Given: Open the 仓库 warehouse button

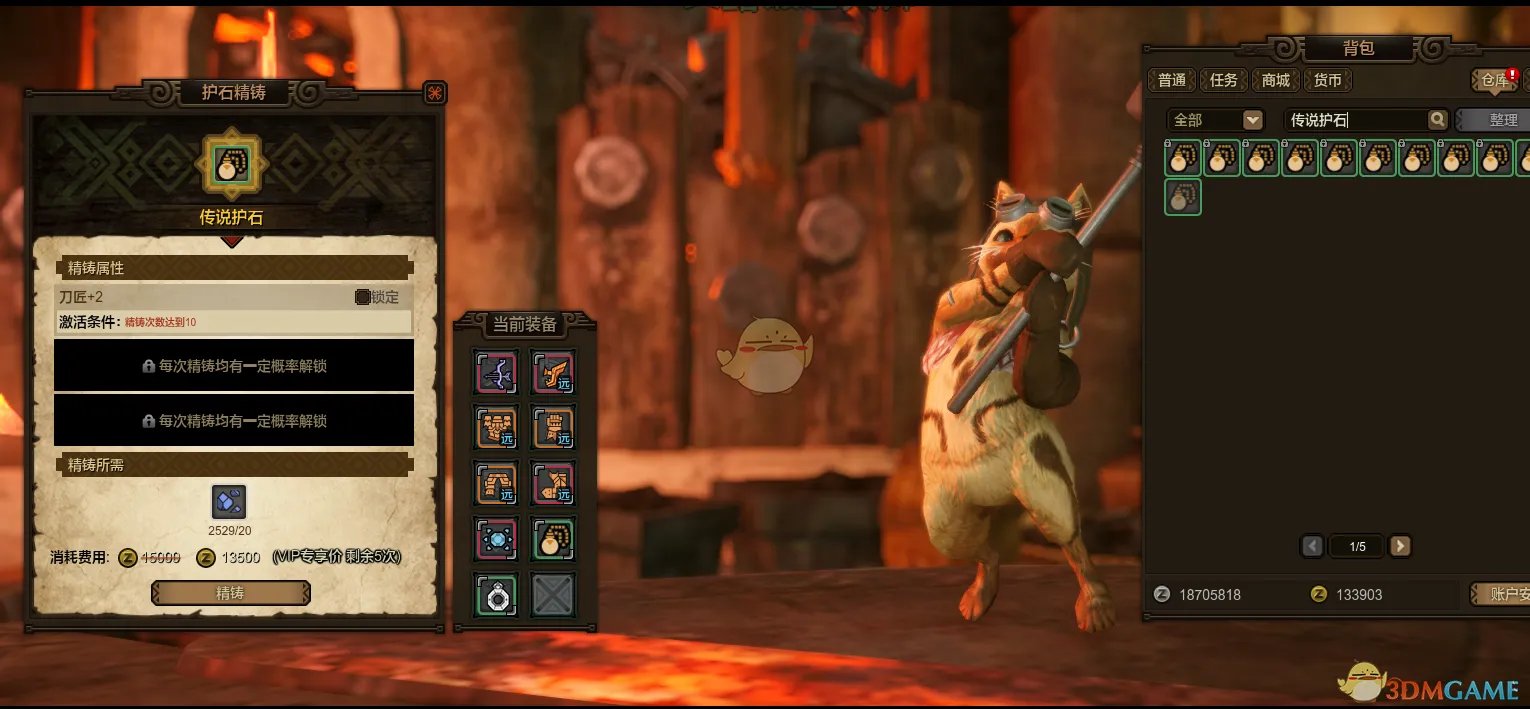Looking at the screenshot, I should [x=1493, y=80].
